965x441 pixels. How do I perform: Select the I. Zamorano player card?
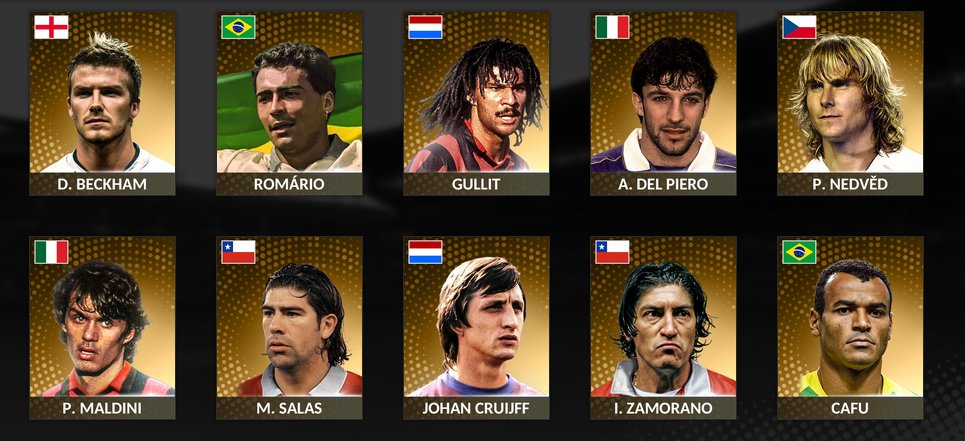point(664,328)
